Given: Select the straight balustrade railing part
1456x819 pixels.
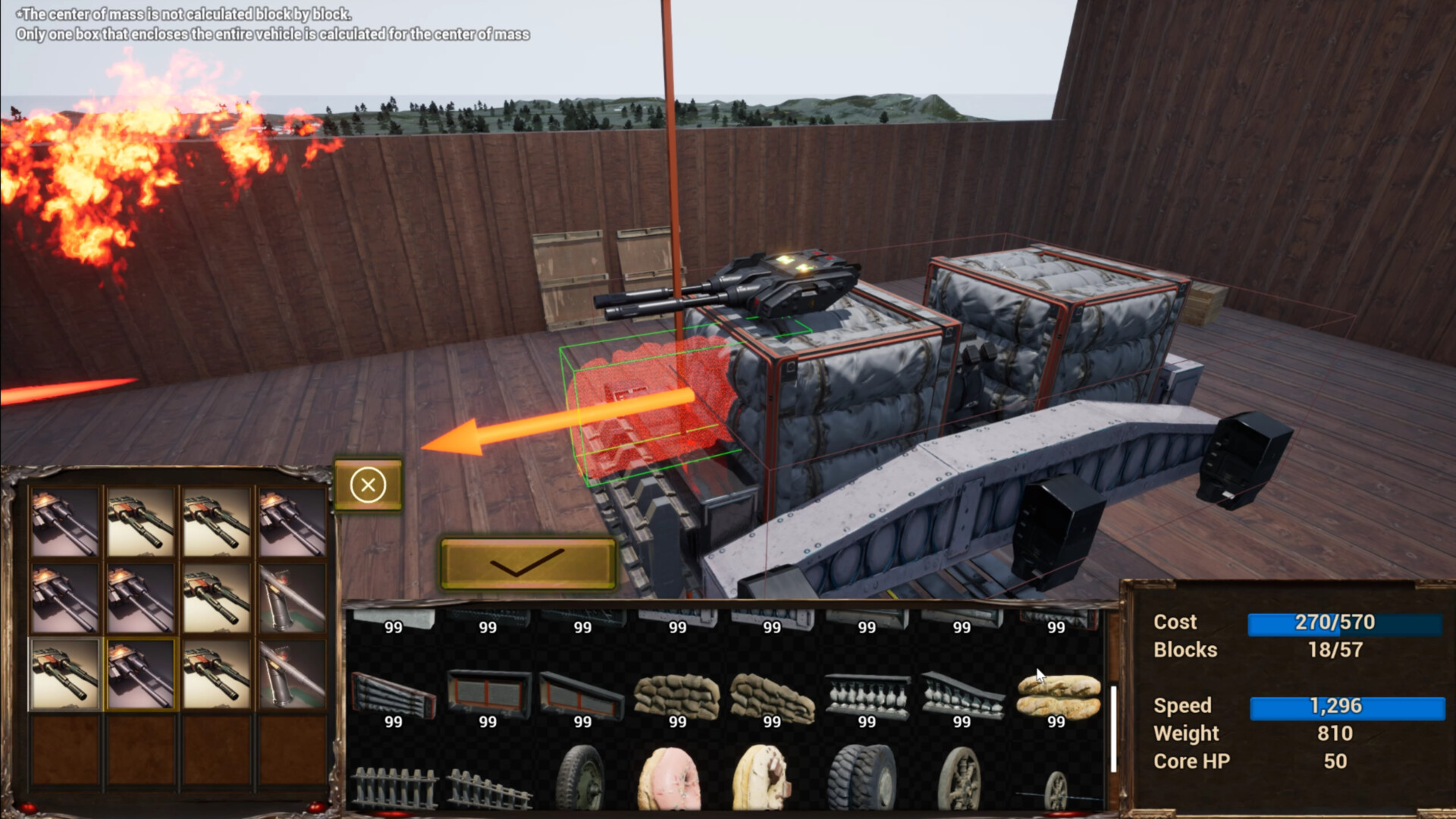Looking at the screenshot, I should tap(866, 695).
